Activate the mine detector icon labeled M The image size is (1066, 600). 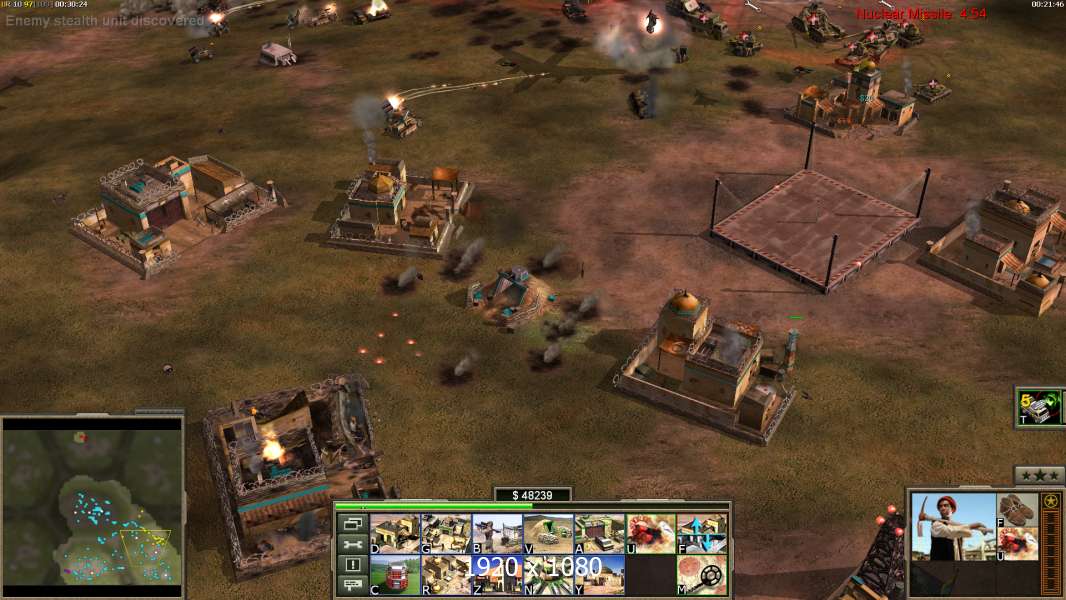701,575
